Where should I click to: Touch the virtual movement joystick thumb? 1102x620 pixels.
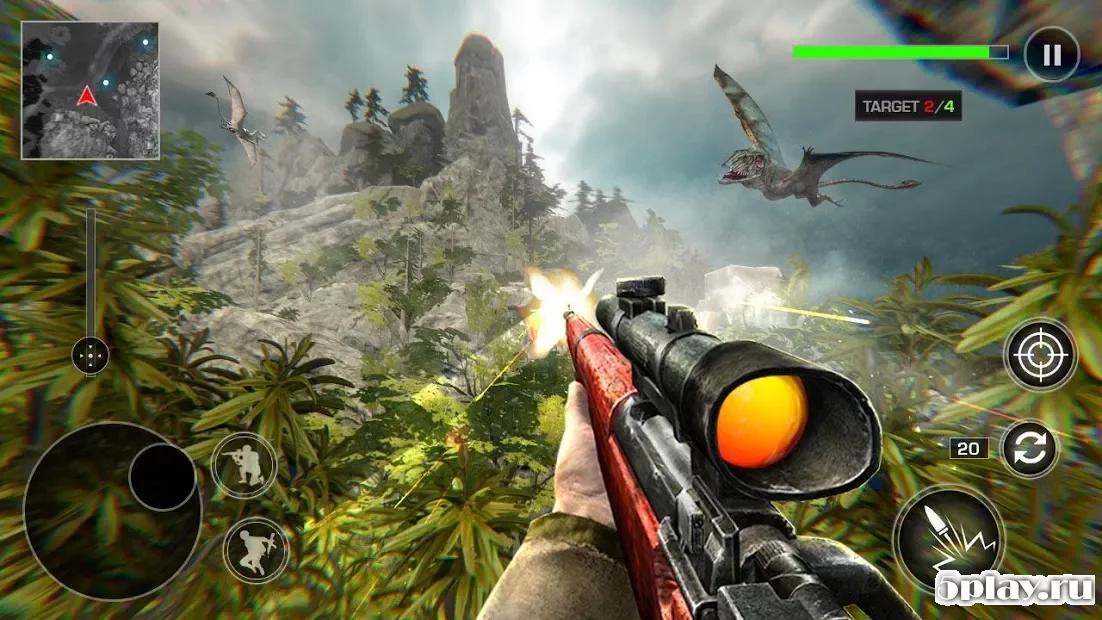click(162, 477)
